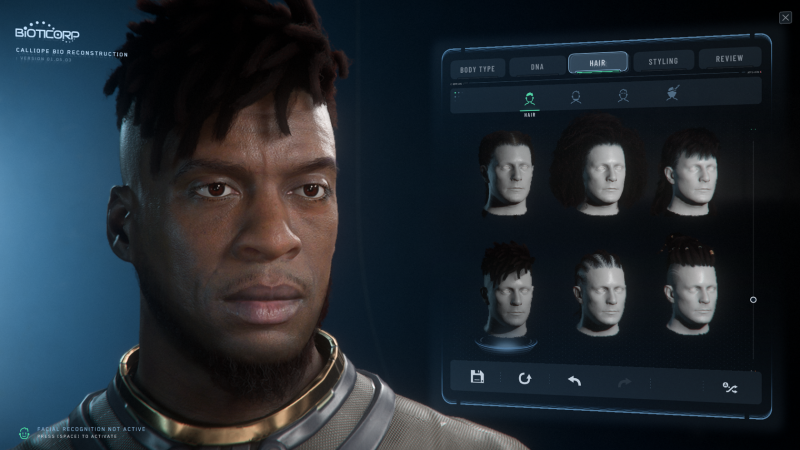
Task: Reset changes with the circular arrow button
Action: coord(525,379)
